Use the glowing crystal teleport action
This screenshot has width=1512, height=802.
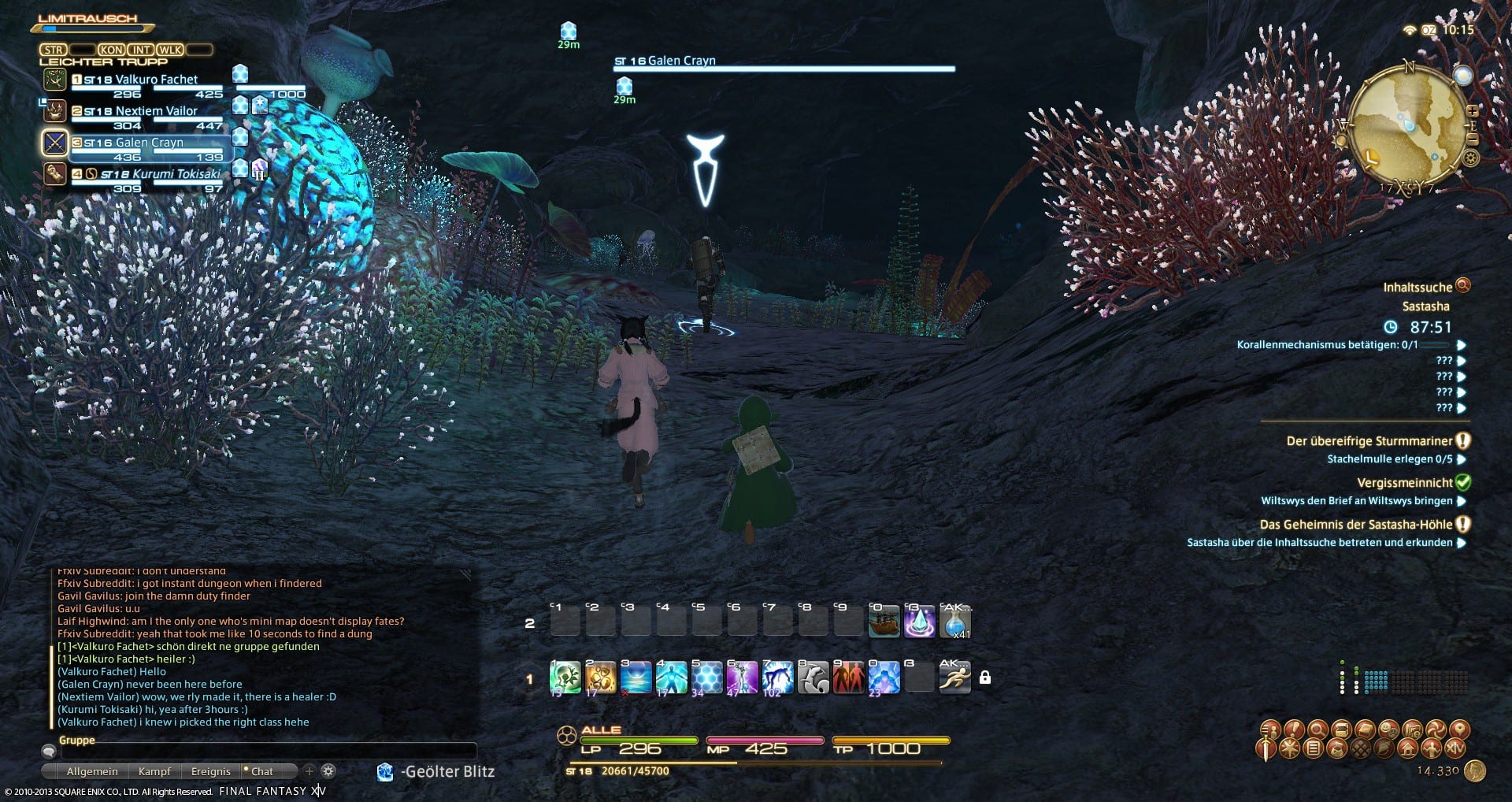coord(919,622)
